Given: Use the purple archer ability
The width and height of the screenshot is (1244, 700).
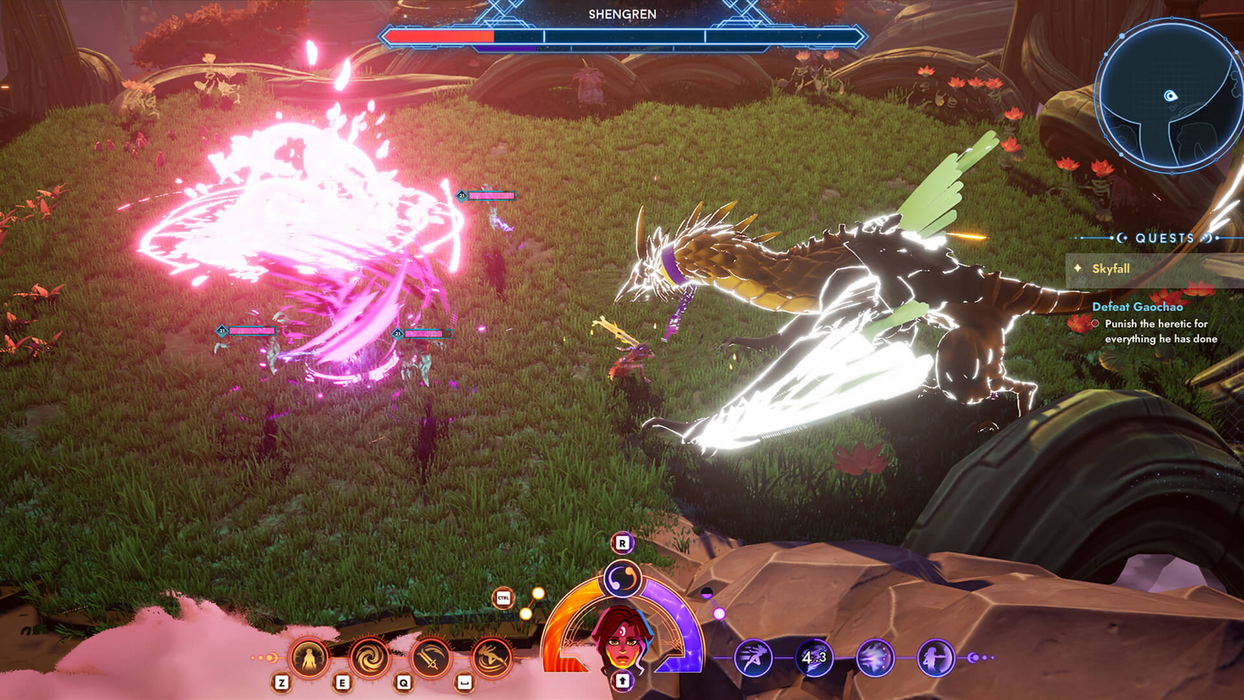Looking at the screenshot, I should (936, 658).
